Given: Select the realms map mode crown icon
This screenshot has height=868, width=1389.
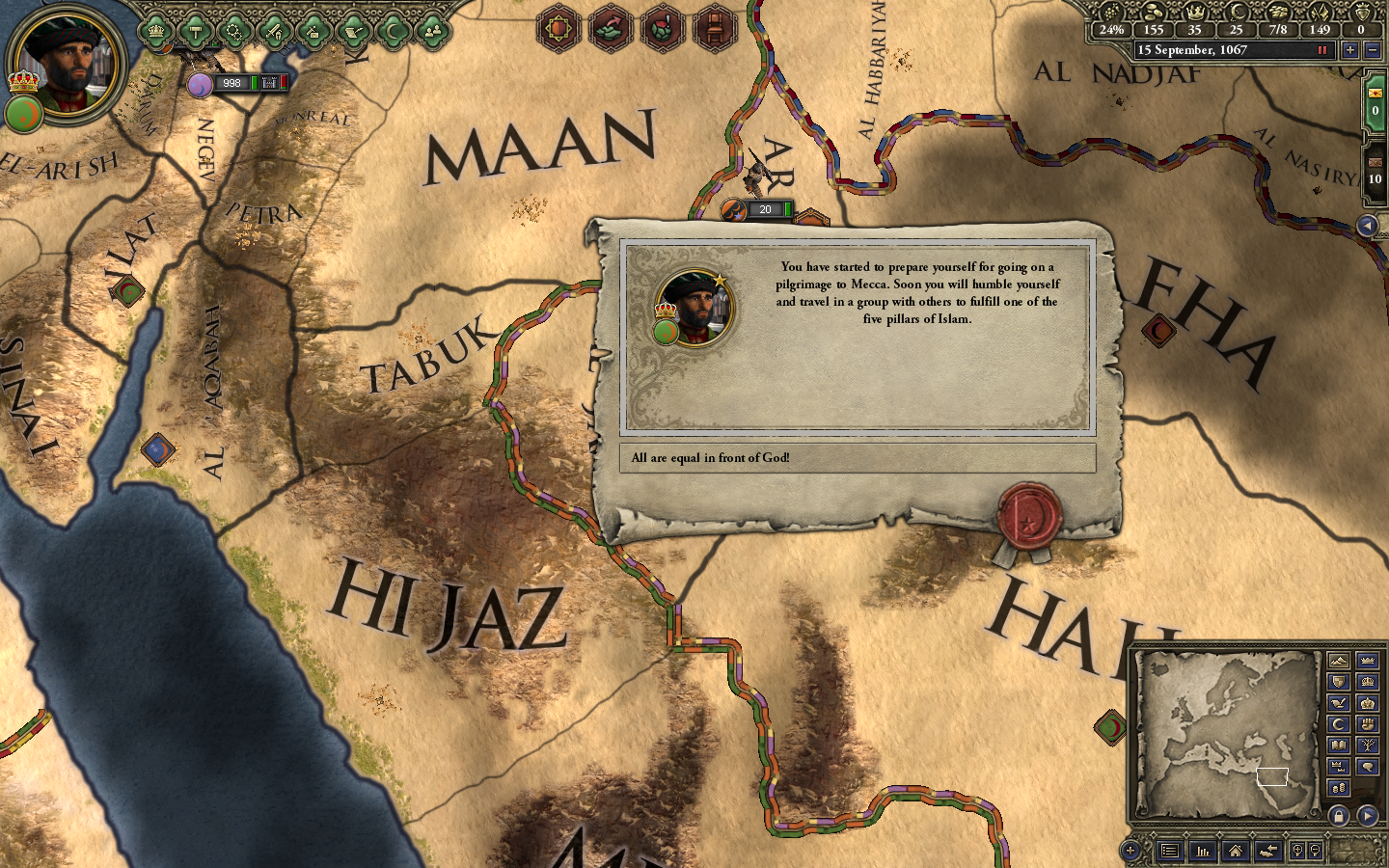Looking at the screenshot, I should [1367, 661].
